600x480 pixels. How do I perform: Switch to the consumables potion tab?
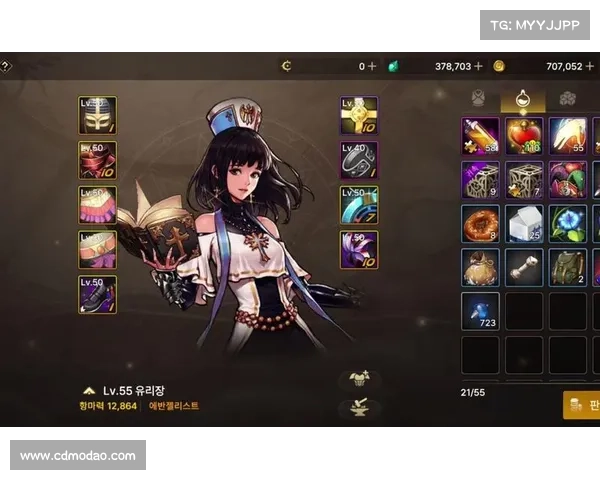click(x=522, y=98)
